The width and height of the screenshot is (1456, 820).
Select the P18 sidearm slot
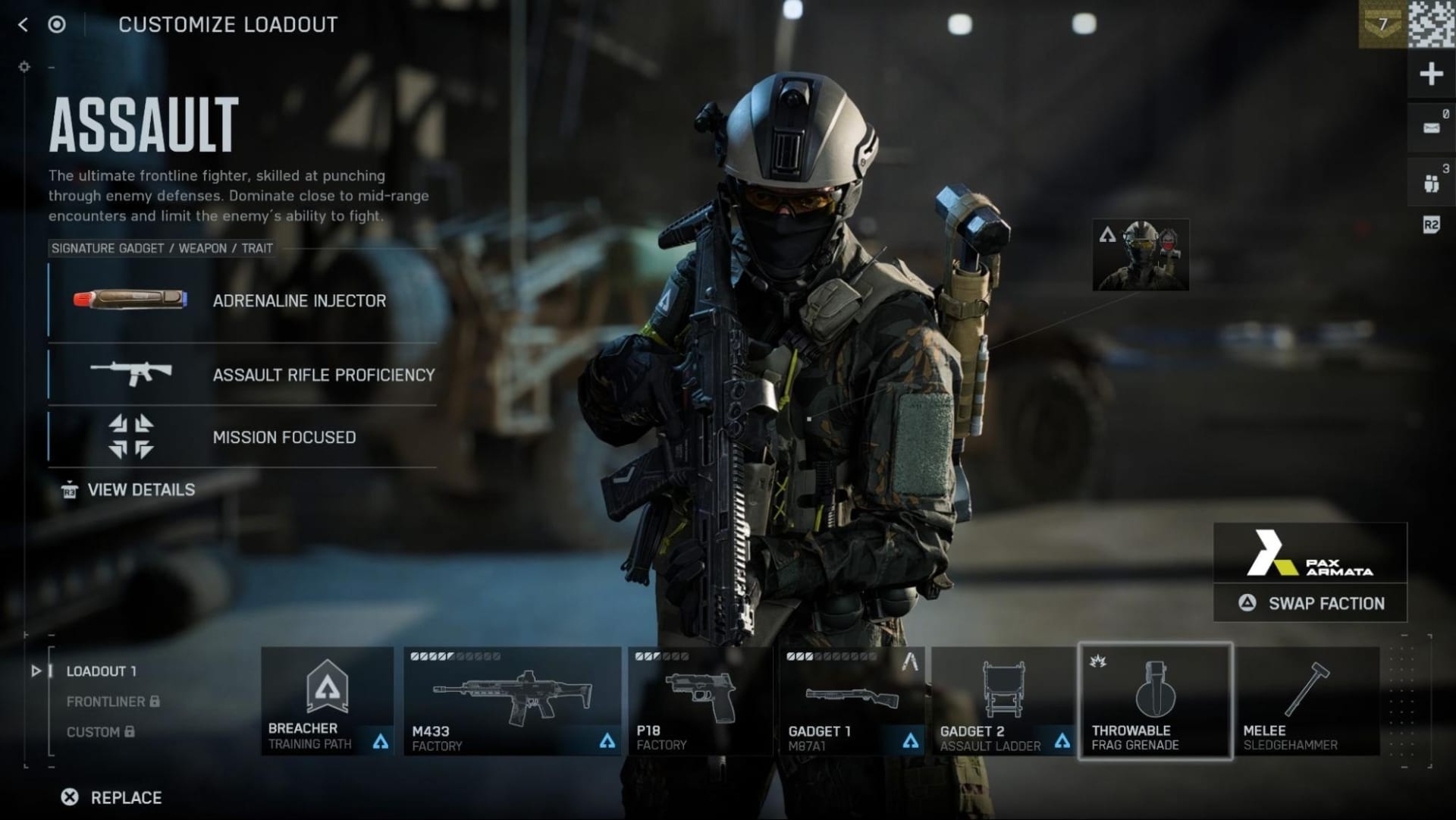tap(699, 700)
